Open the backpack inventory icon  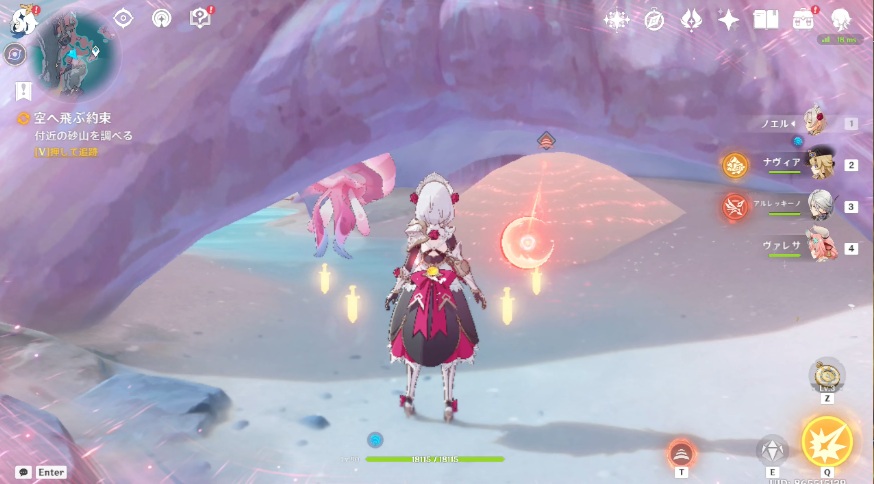[x=803, y=20]
